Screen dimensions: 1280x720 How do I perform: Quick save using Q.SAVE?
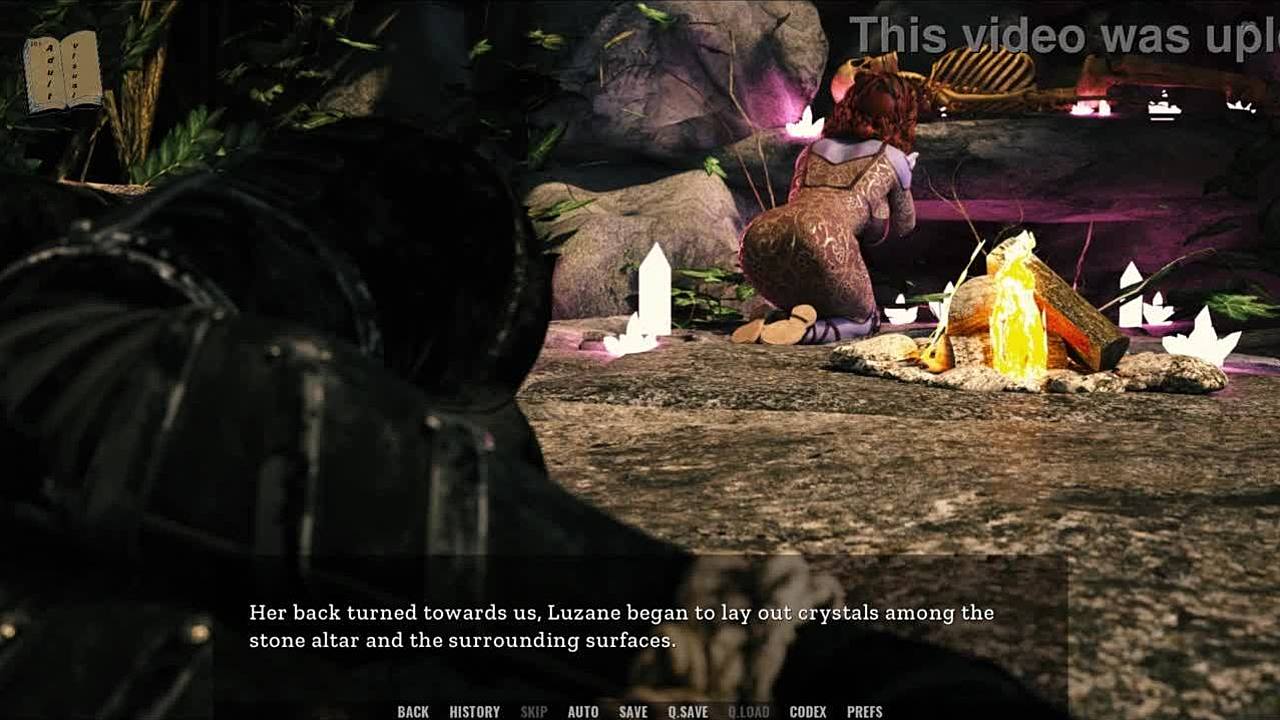coord(688,712)
